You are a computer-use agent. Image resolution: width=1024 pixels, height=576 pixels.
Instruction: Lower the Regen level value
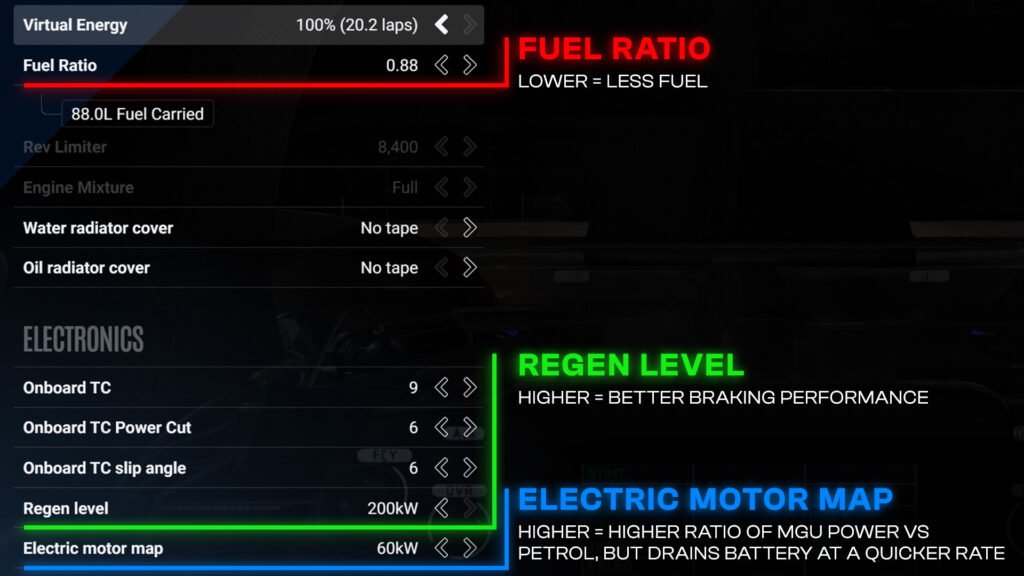441,508
